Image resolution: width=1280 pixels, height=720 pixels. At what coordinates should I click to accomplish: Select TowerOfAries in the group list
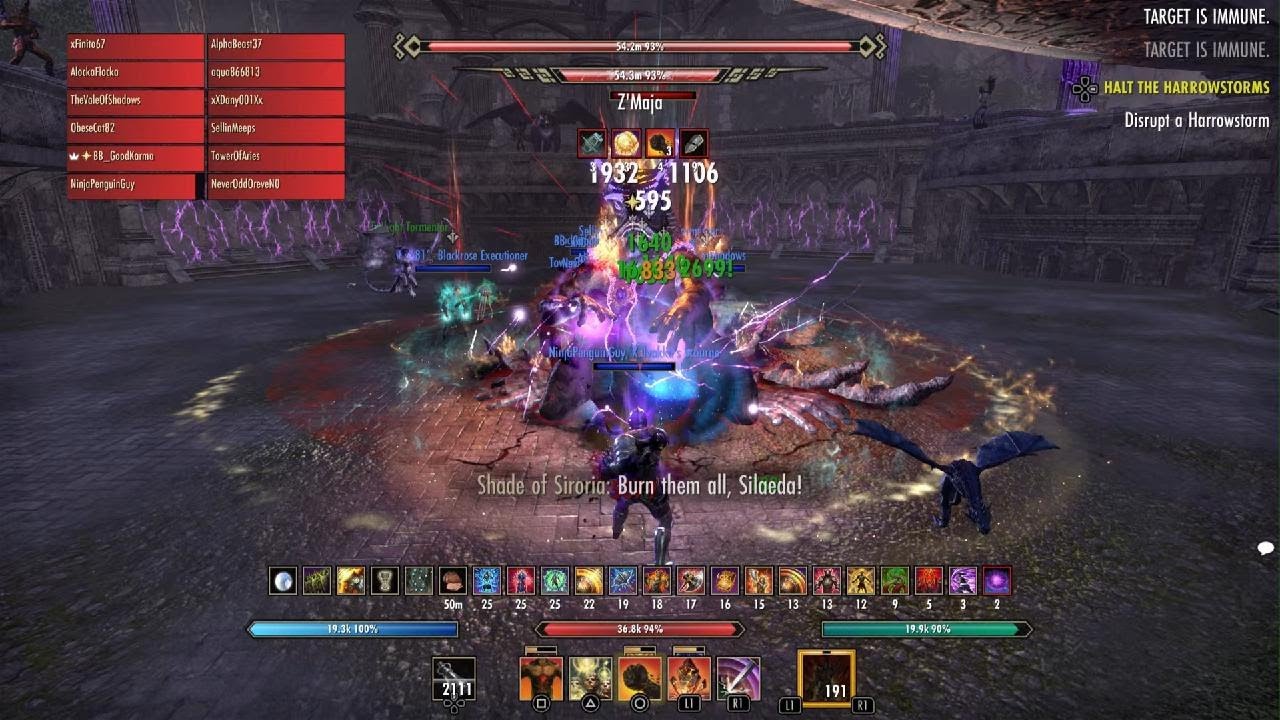(276, 158)
